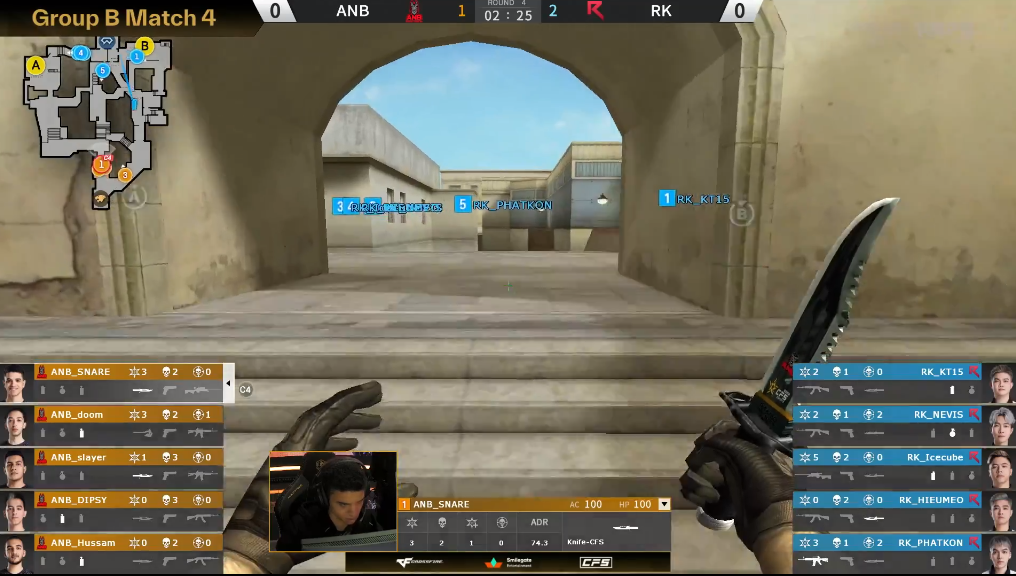Click the CFS logo in the sponsor bar
The width and height of the screenshot is (1016, 576).
[595, 563]
